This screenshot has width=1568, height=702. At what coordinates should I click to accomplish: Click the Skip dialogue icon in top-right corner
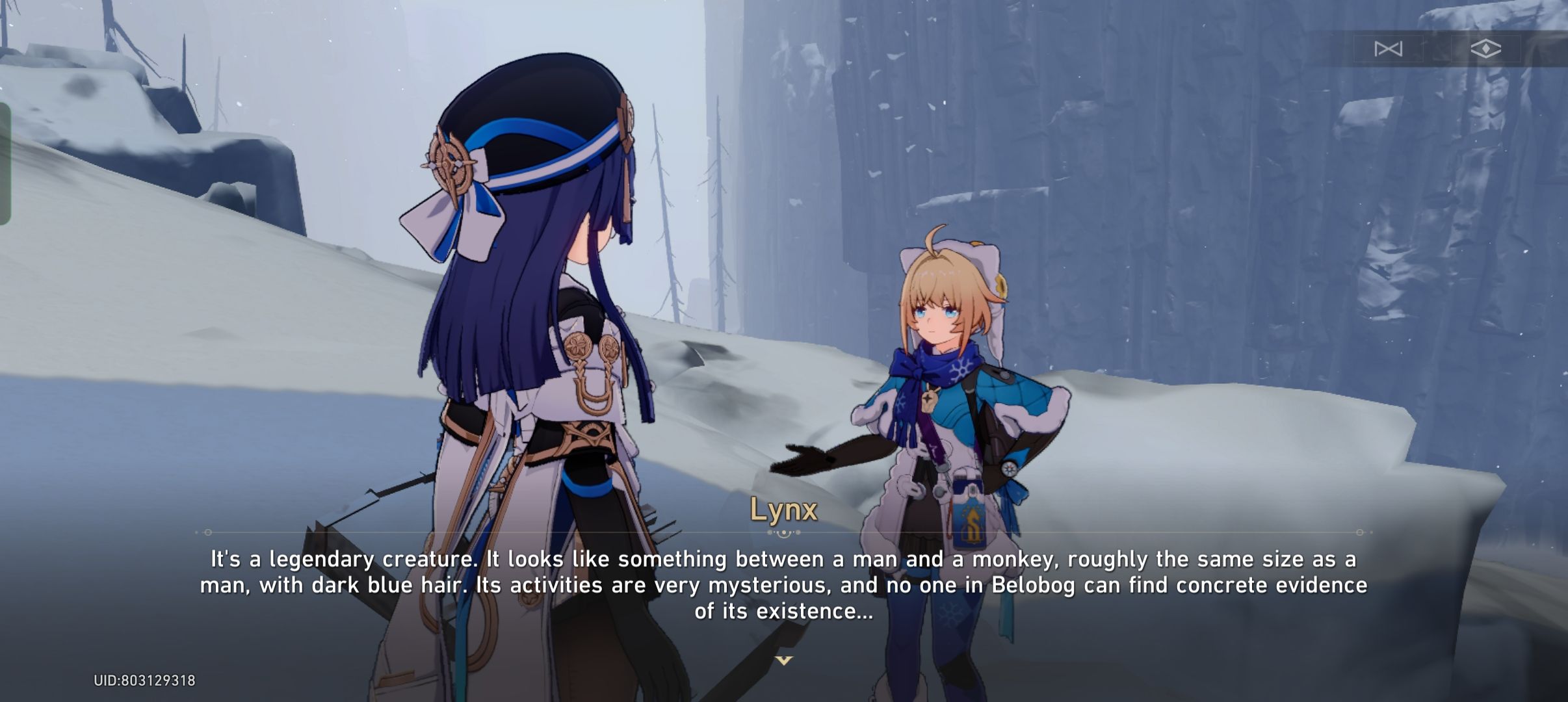click(1389, 49)
